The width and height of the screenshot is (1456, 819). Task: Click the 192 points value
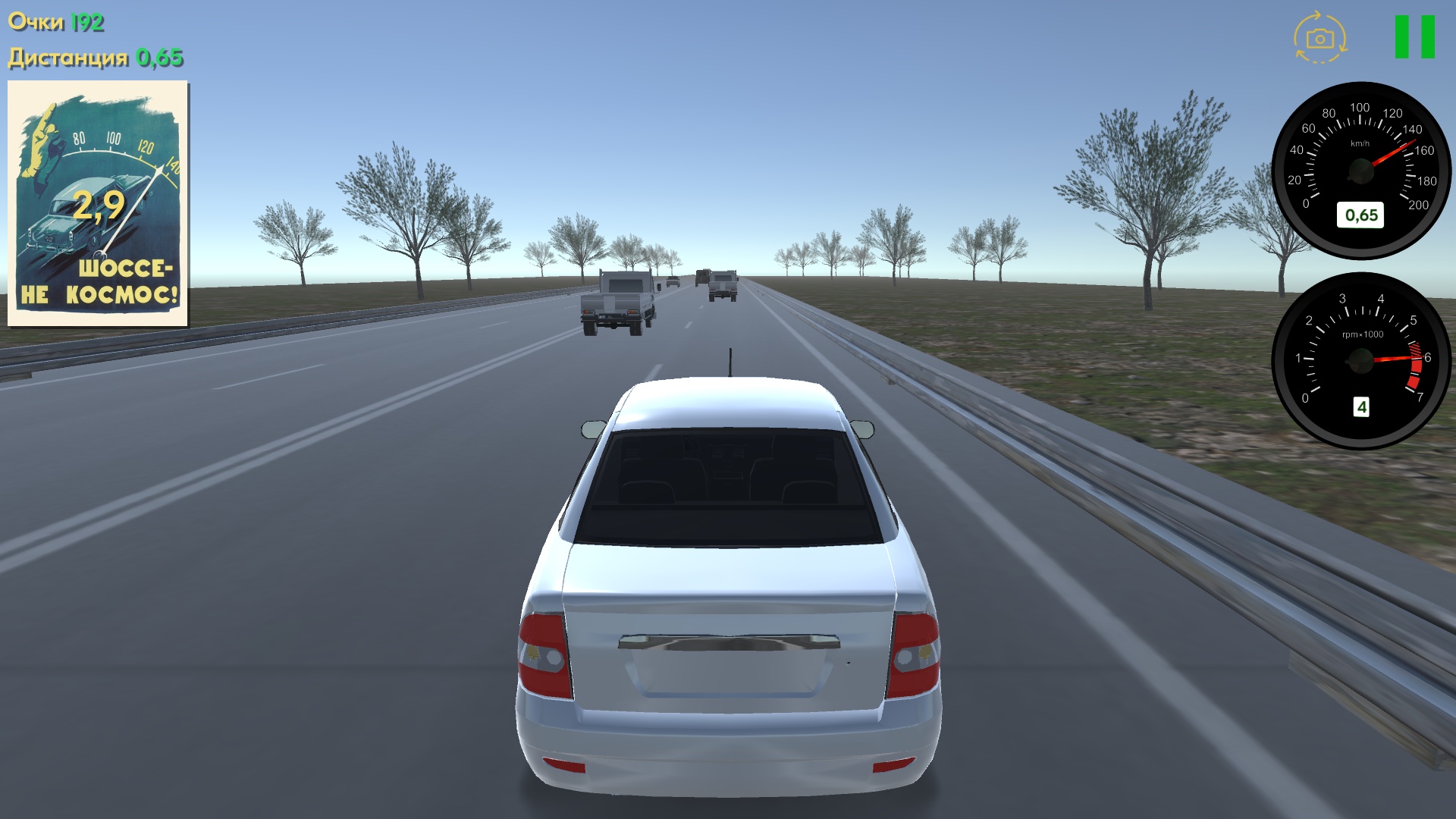86,20
